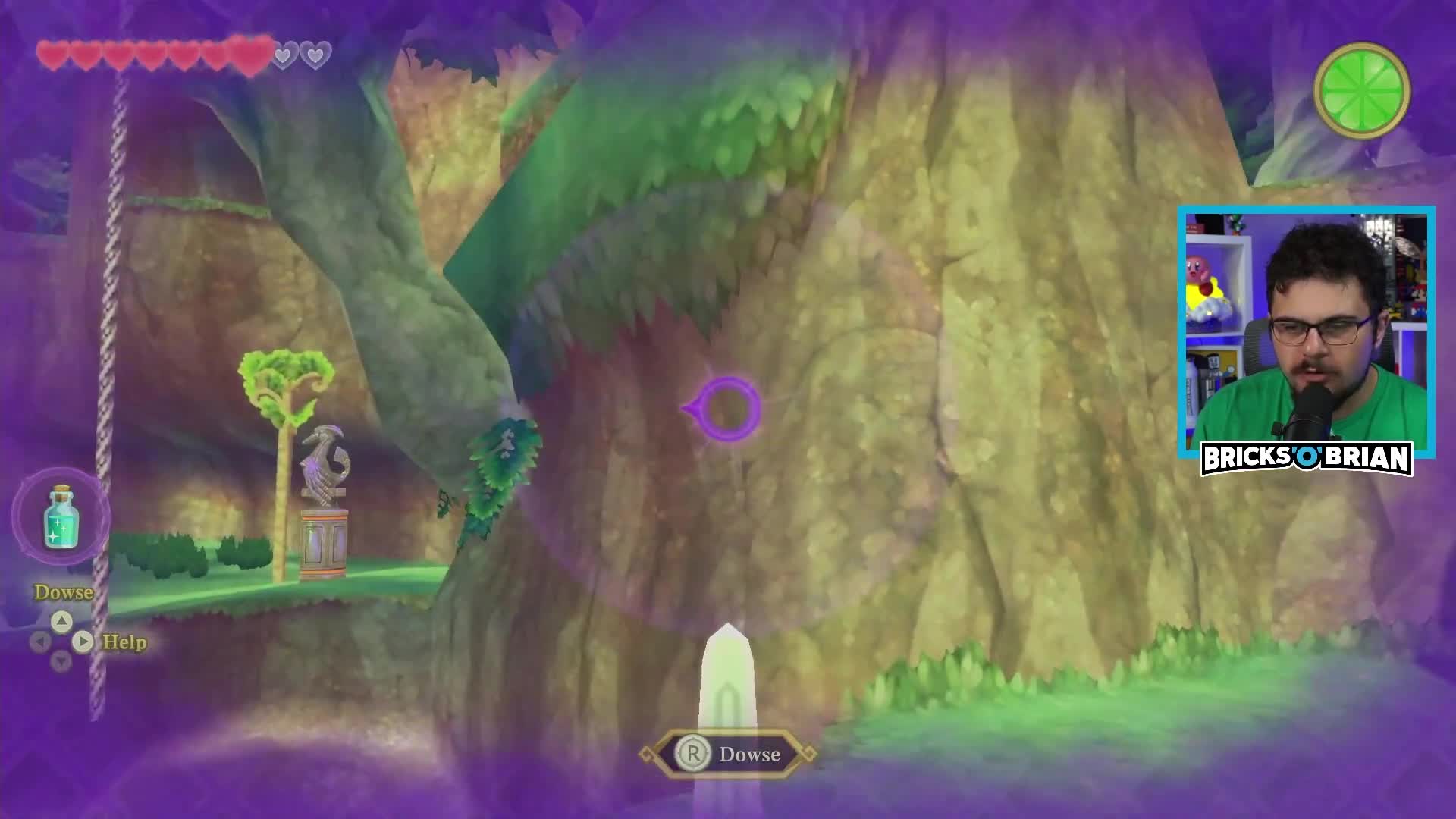Expand the Help option via the right arrow
The width and height of the screenshot is (1456, 819).
83,641
